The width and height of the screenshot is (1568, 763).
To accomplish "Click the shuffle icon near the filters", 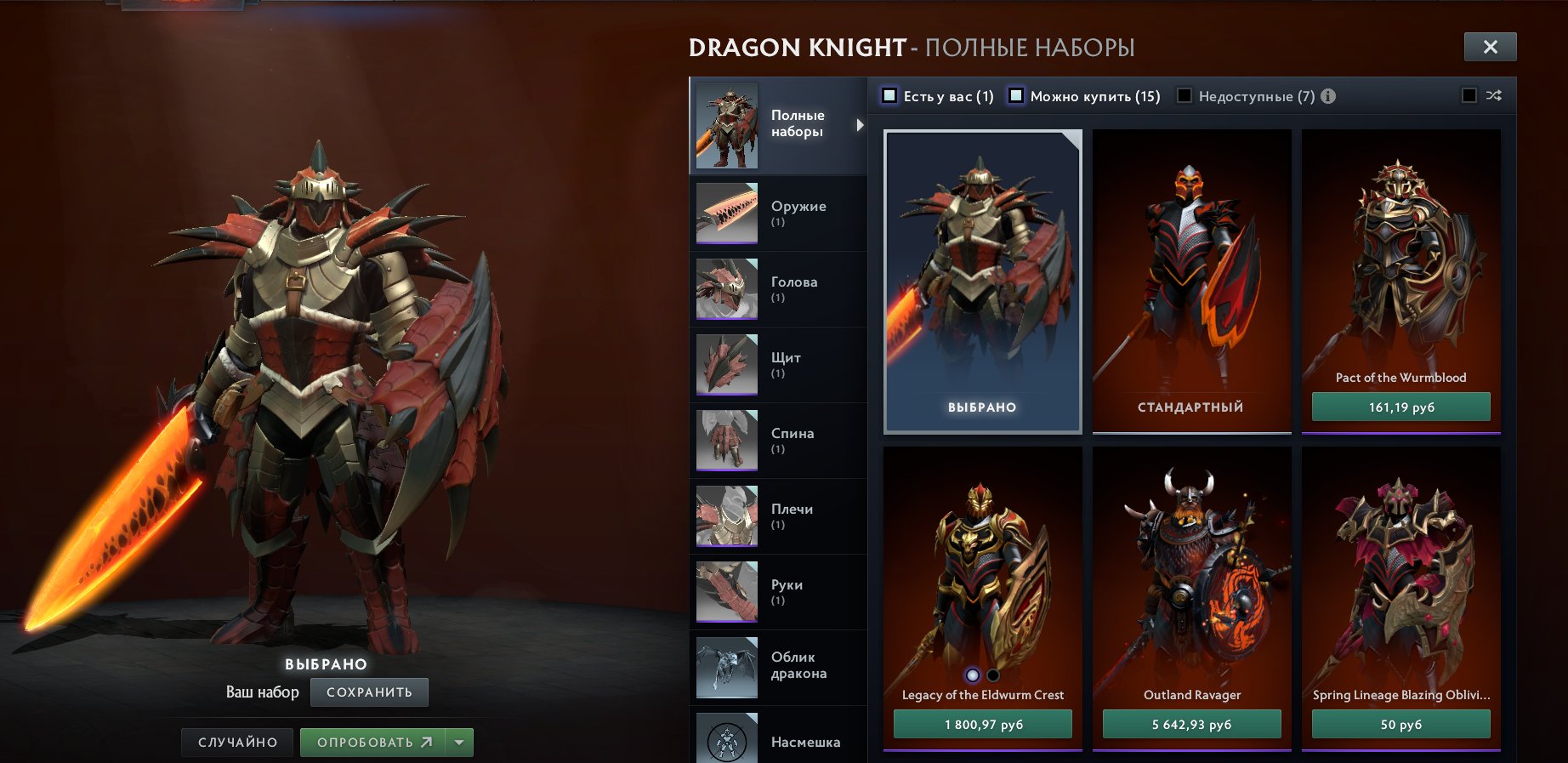I will [1492, 96].
